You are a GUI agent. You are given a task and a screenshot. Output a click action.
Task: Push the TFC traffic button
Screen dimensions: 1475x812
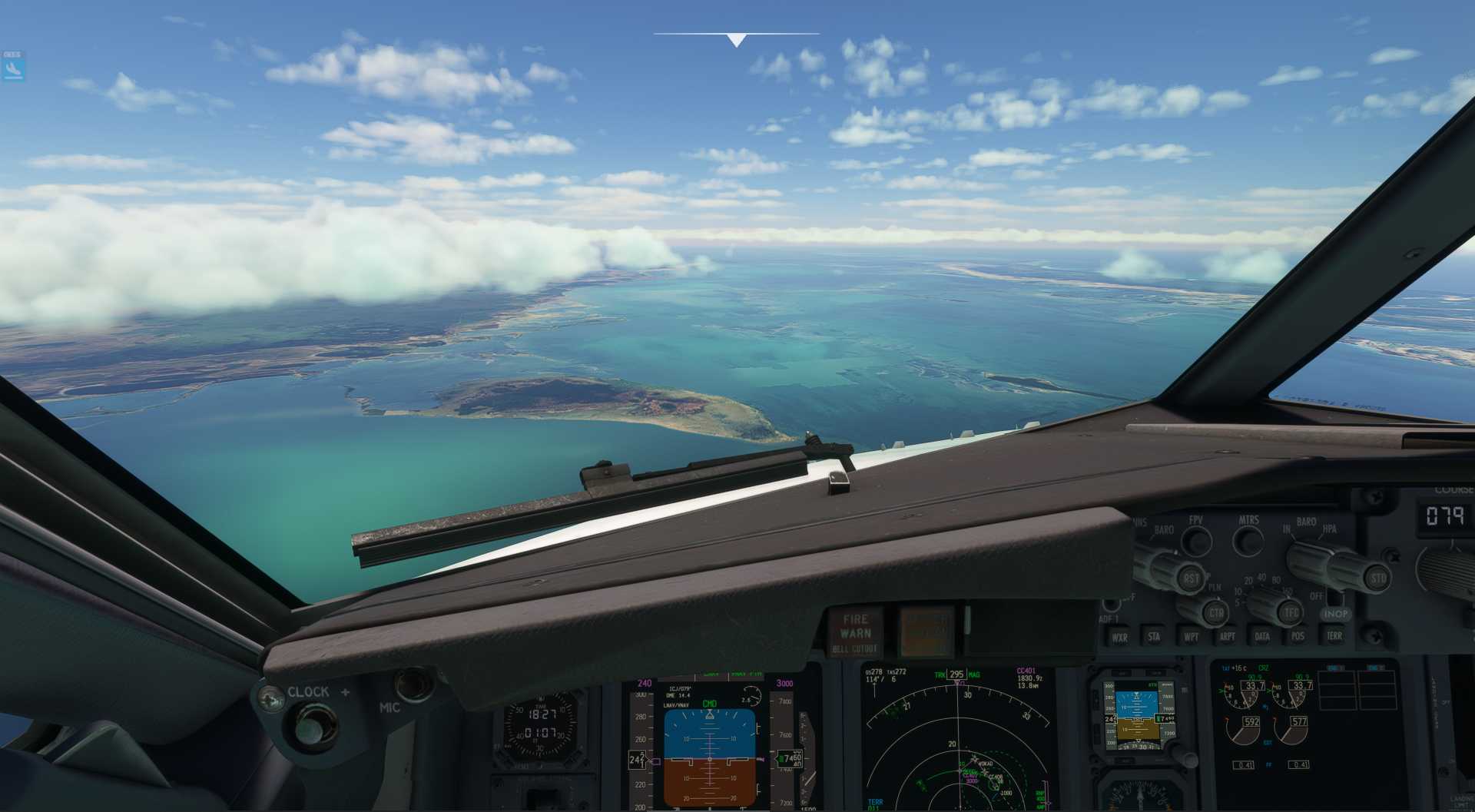[1291, 612]
